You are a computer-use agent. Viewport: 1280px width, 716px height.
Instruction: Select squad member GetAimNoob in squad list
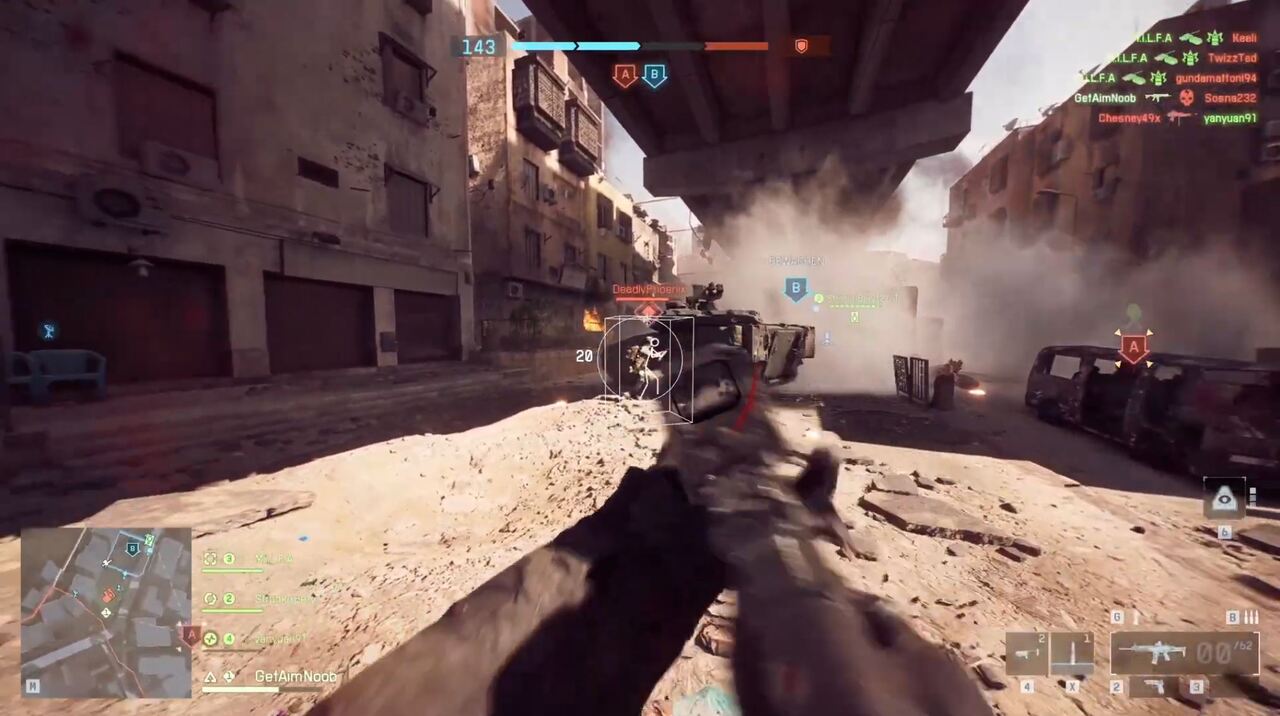click(x=294, y=677)
